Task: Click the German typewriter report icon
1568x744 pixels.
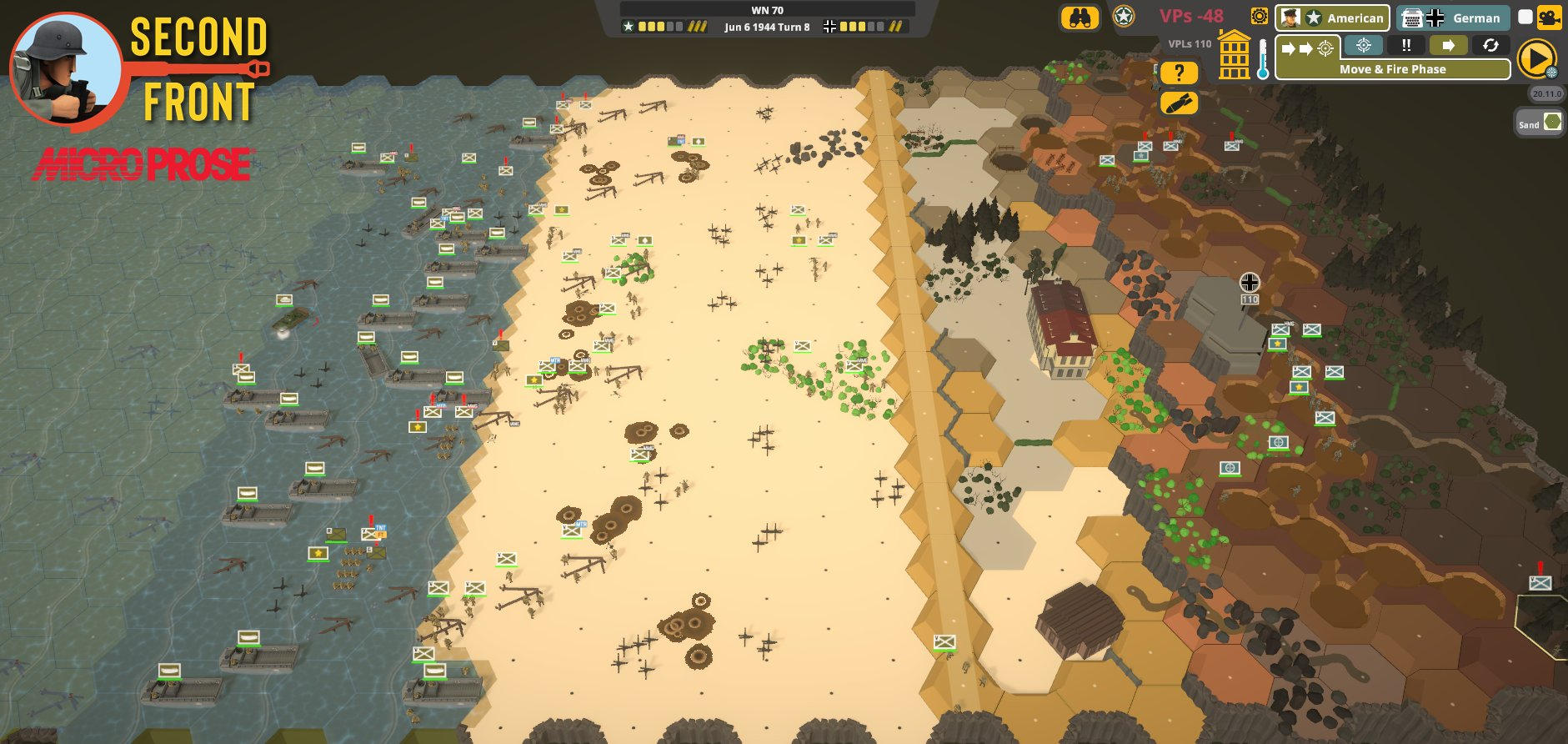Action: (x=1412, y=18)
